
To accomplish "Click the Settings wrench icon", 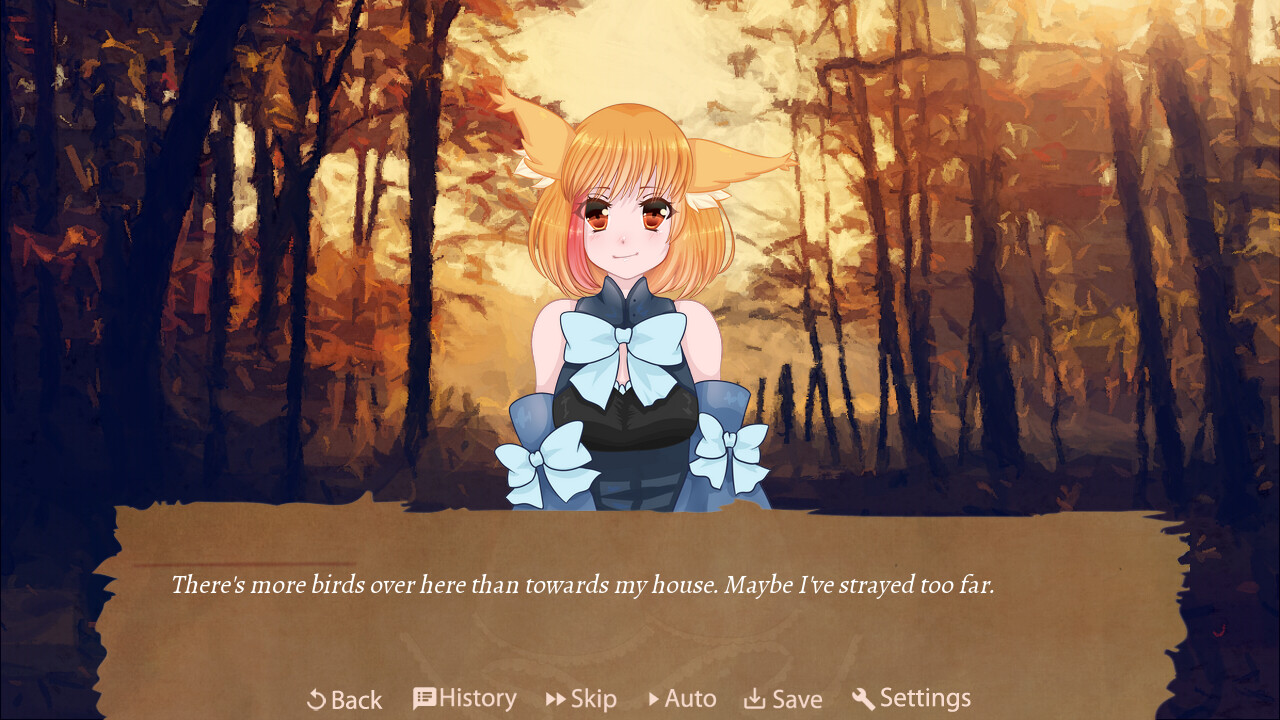I will tap(863, 699).
